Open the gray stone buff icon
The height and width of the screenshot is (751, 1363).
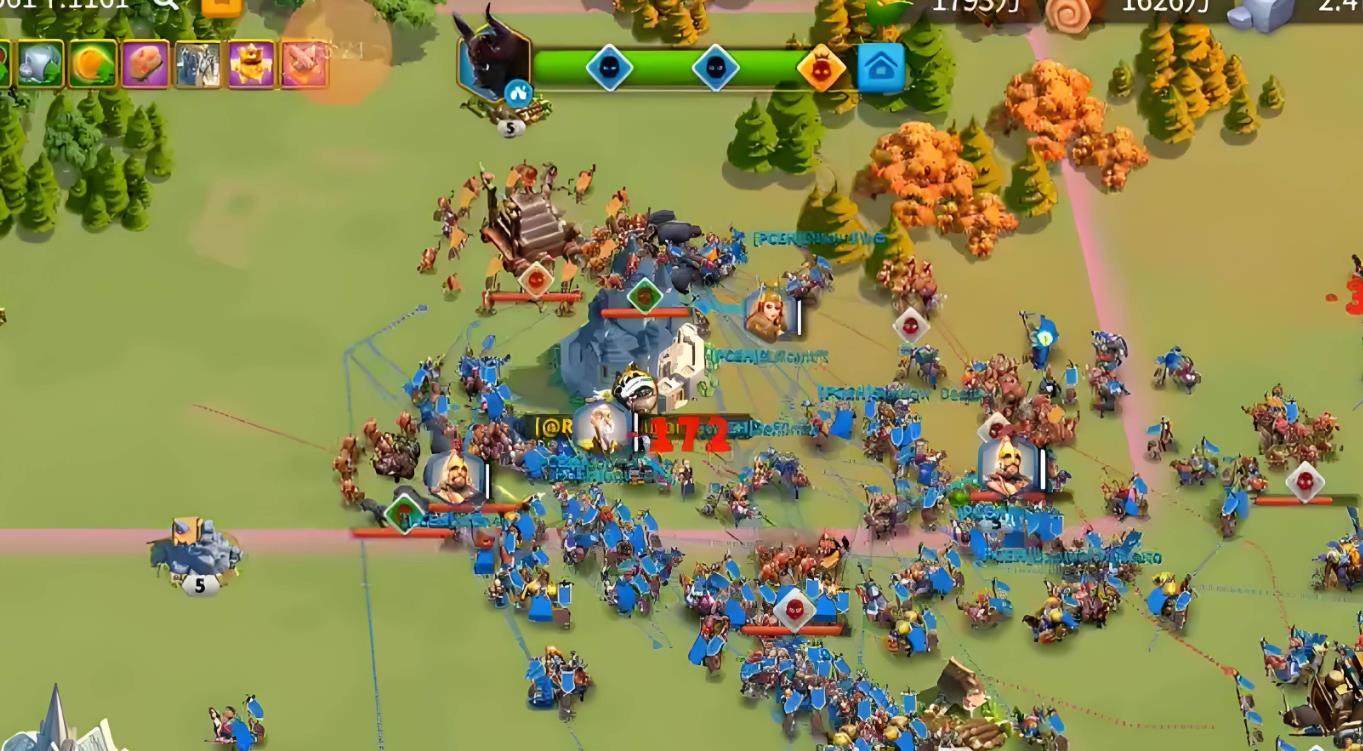pyautogui.click(x=40, y=65)
